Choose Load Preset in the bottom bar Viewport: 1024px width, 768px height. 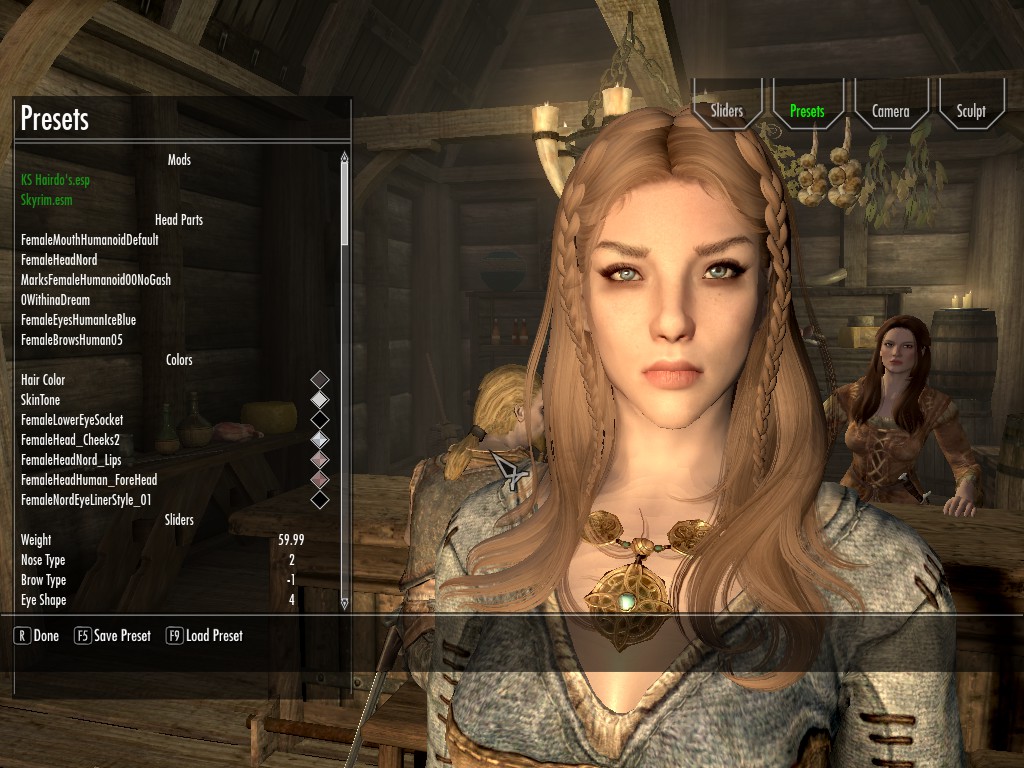point(204,636)
